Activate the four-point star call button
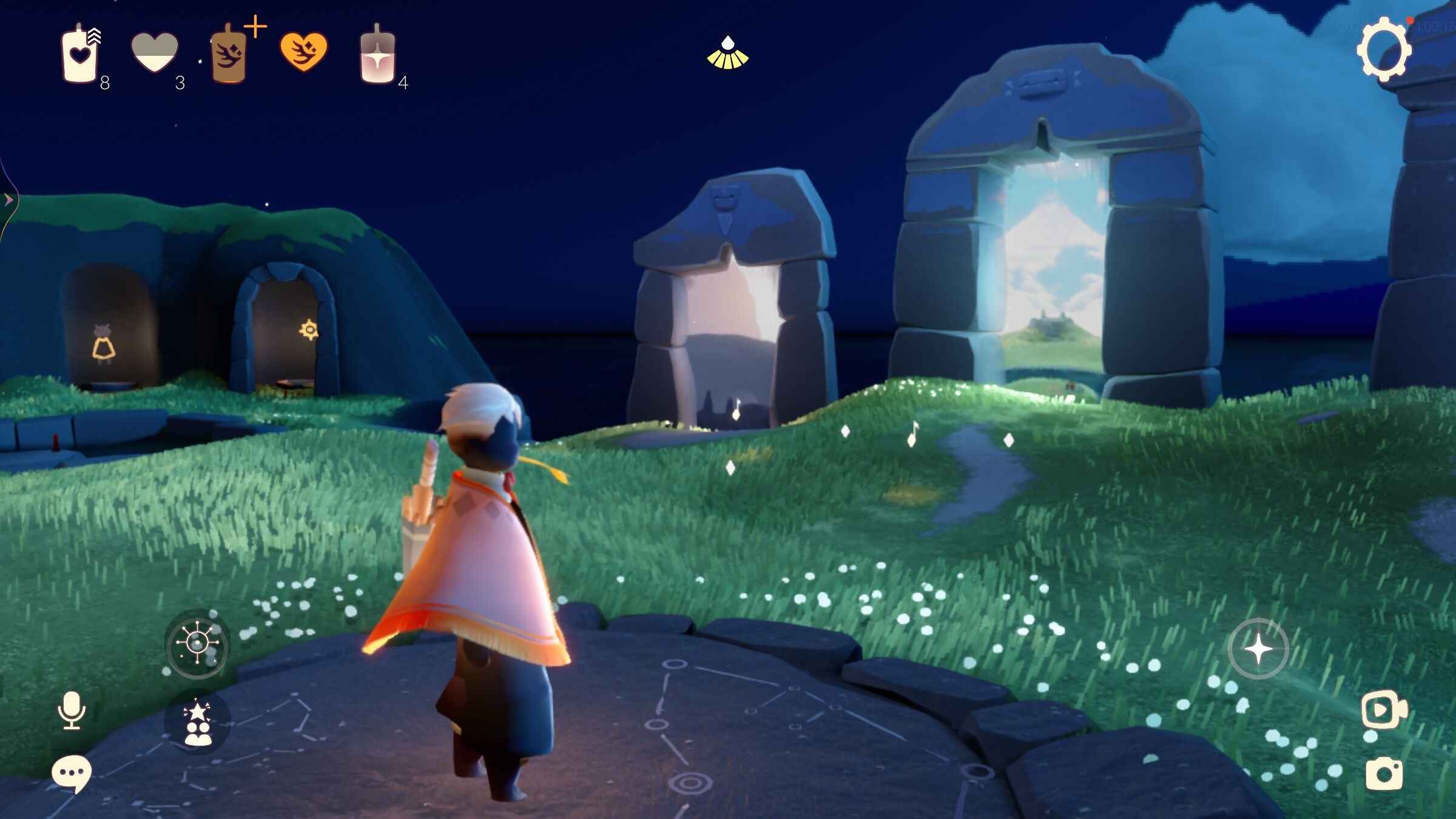The image size is (1456, 819). point(1258,649)
